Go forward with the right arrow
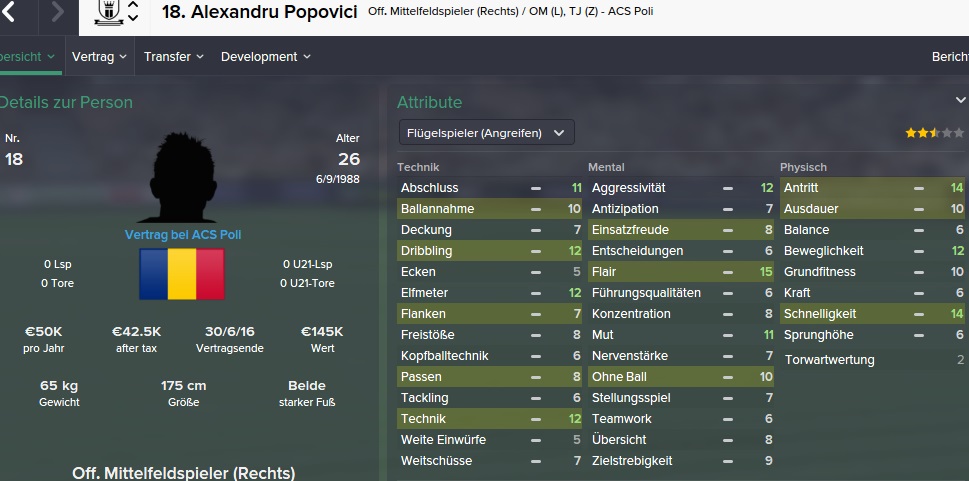Viewport: 969px width, 481px height. [57, 13]
